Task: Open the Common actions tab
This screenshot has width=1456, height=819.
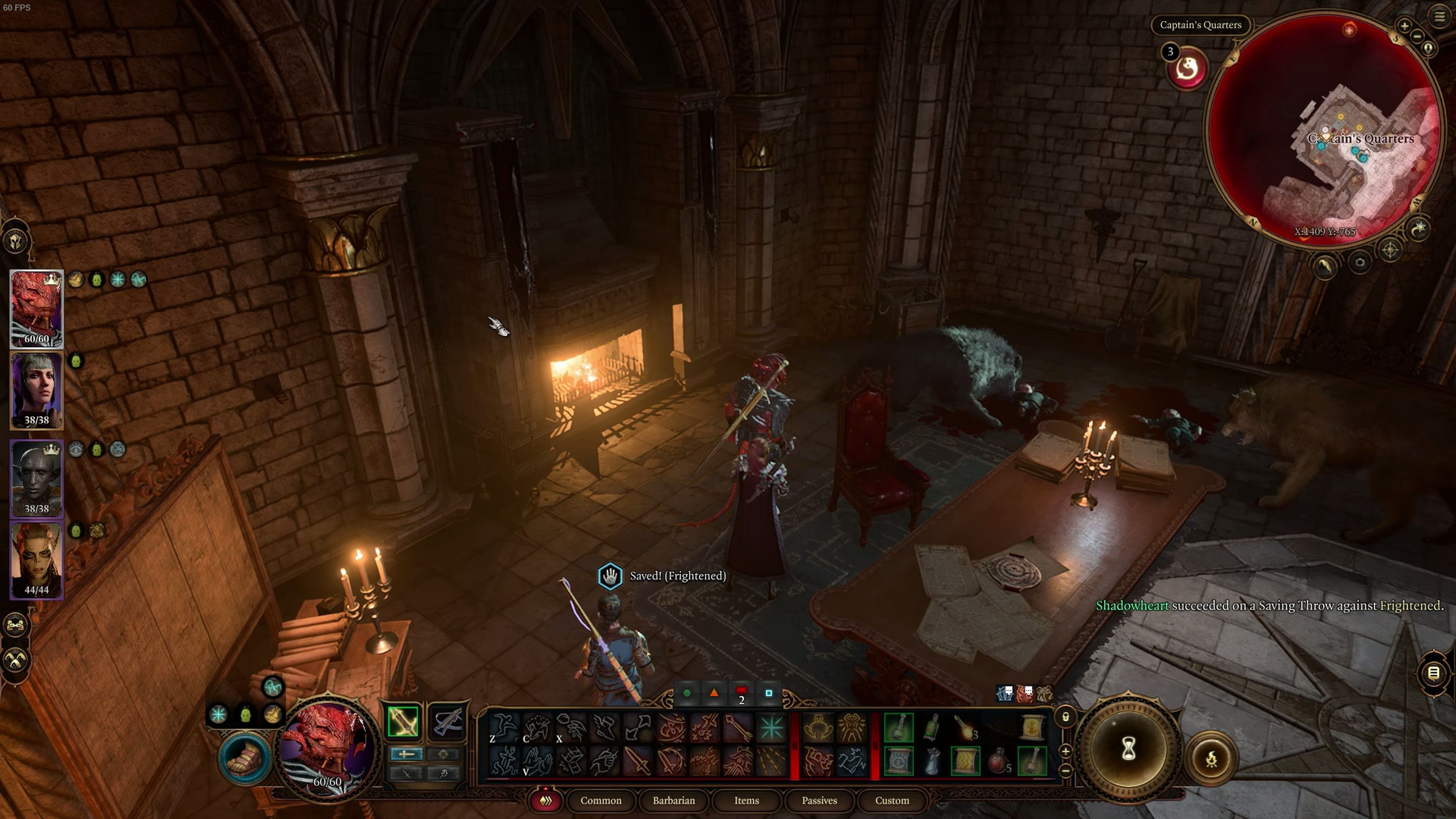Action: tap(601, 800)
